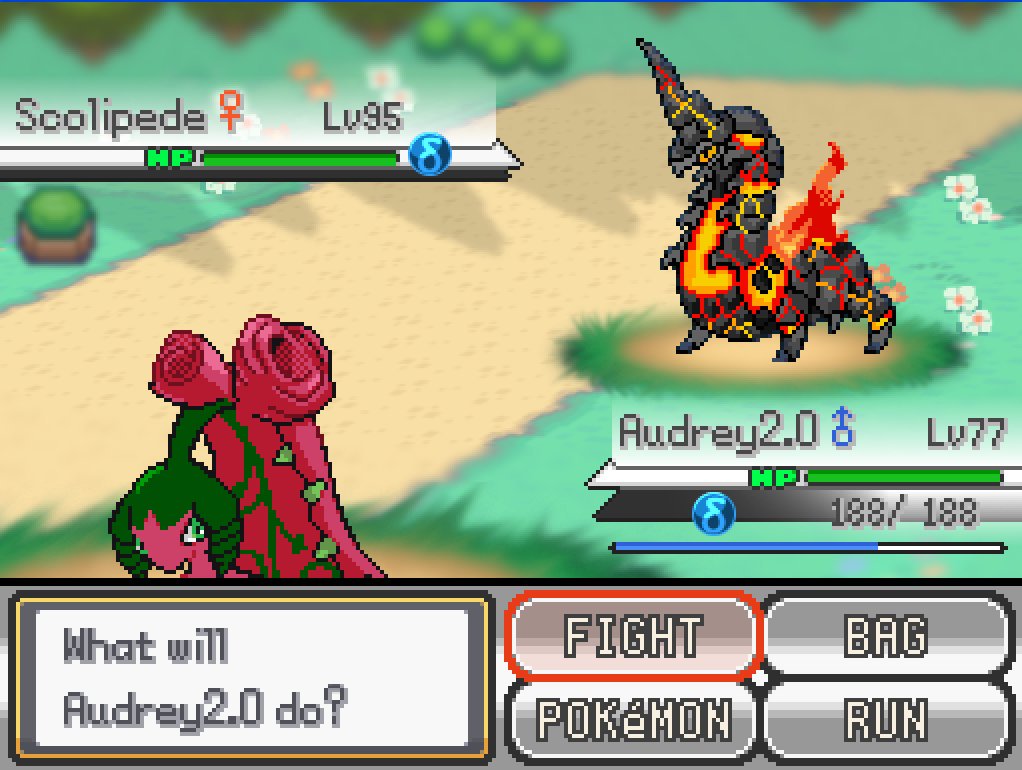Screen dimensions: 1022x770
Task: Choose the FIGHT command
Action: pos(633,636)
